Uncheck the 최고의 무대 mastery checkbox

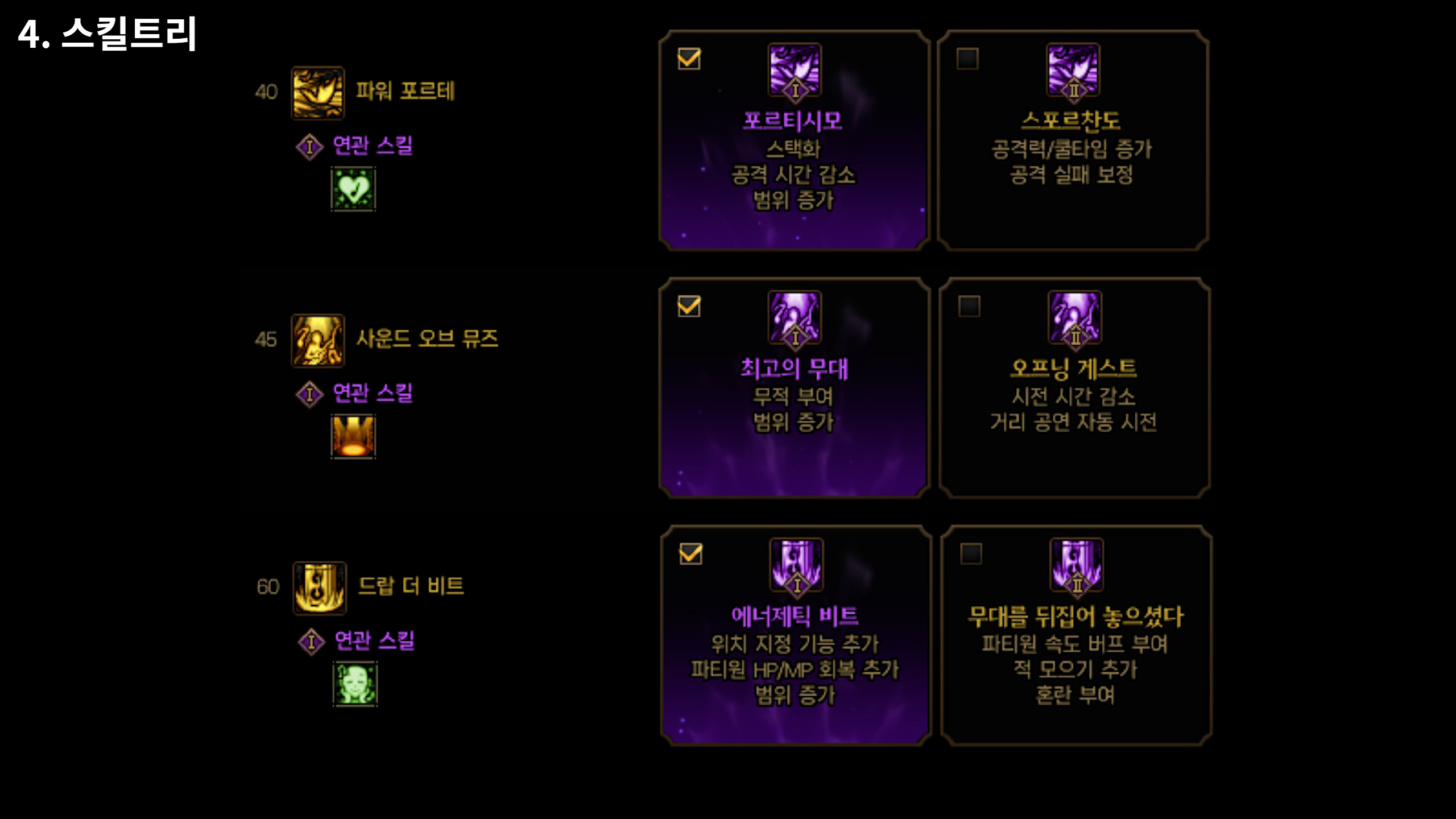point(689,306)
